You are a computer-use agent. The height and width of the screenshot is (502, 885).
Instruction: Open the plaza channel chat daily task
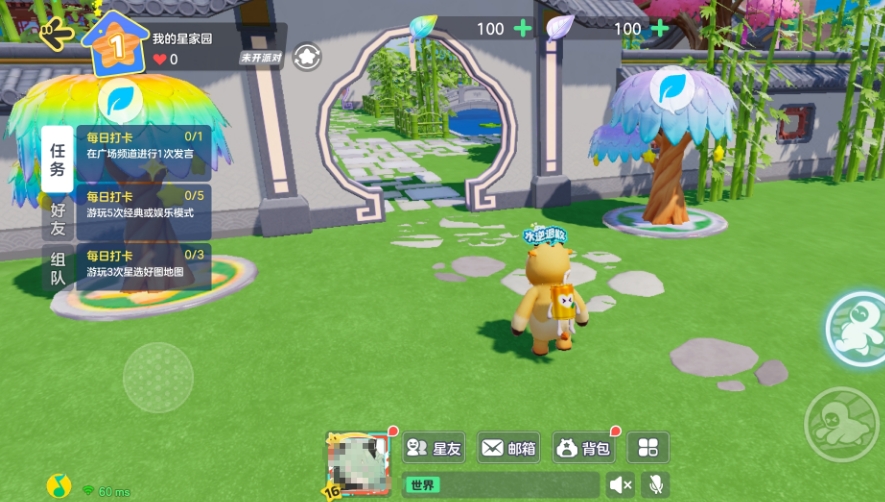144,146
